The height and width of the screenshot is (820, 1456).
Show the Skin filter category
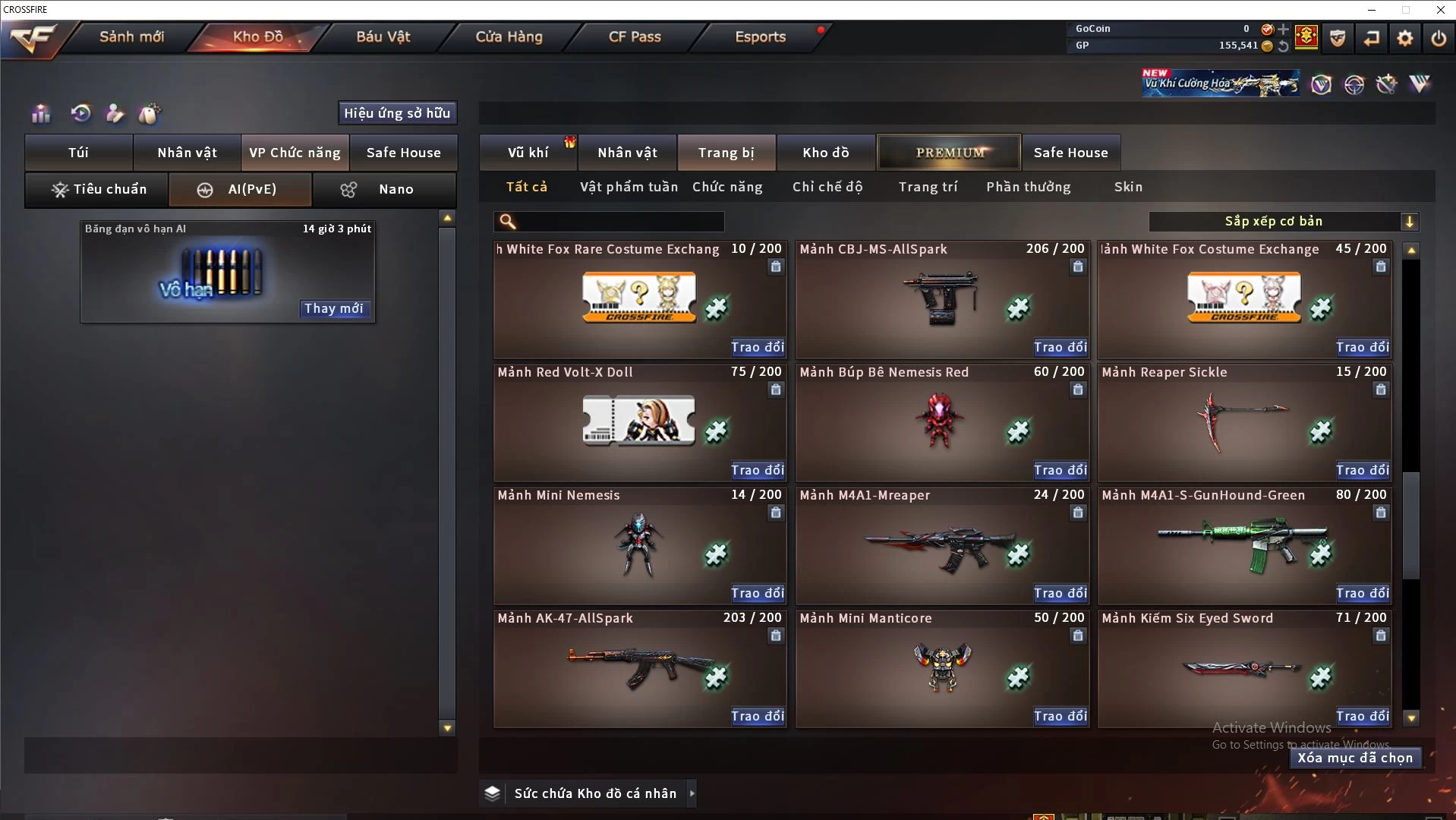(1128, 187)
